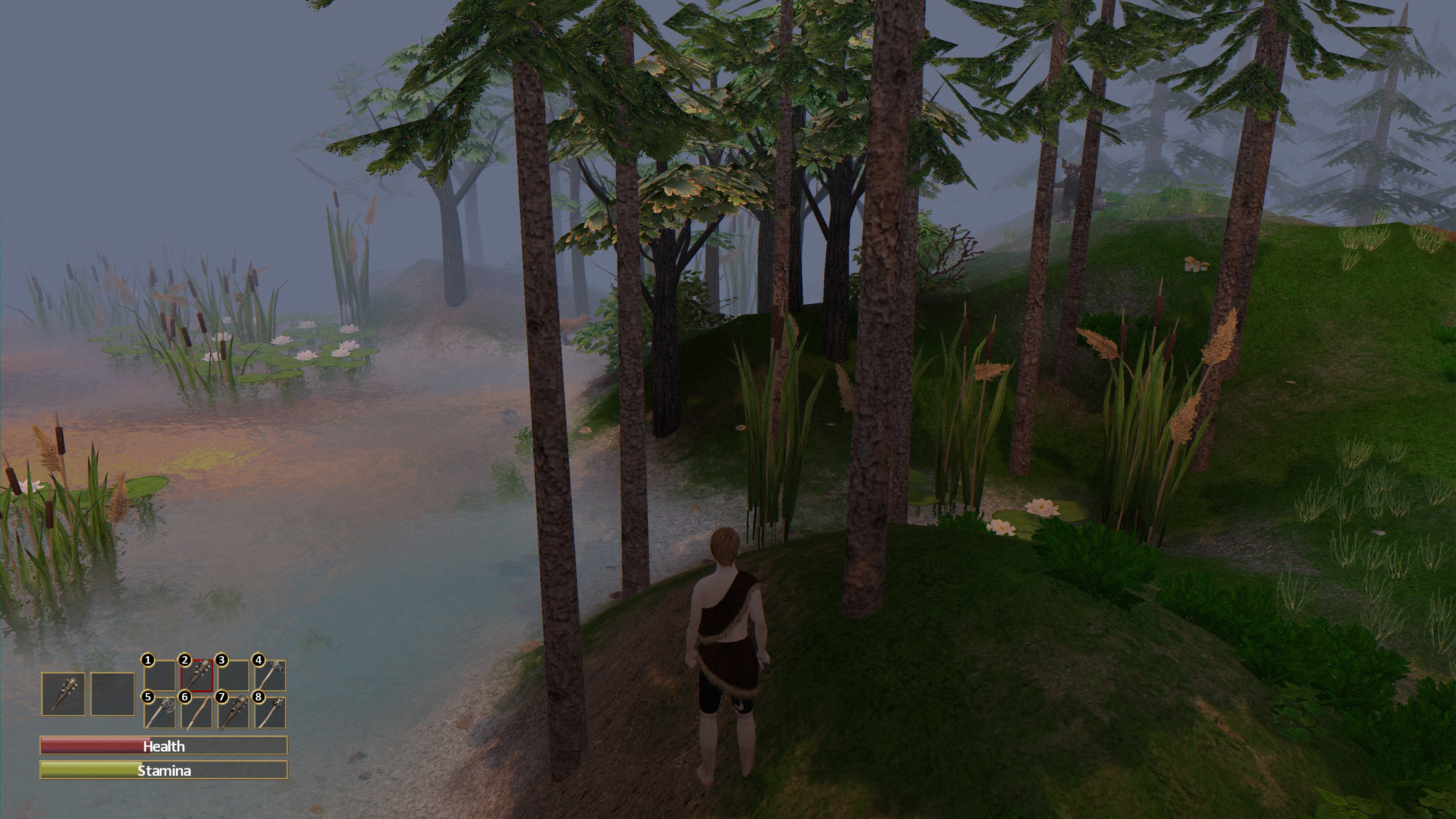Click the equipped weapon slot showing the spiked club
The height and width of the screenshot is (819, 1456).
point(64,694)
